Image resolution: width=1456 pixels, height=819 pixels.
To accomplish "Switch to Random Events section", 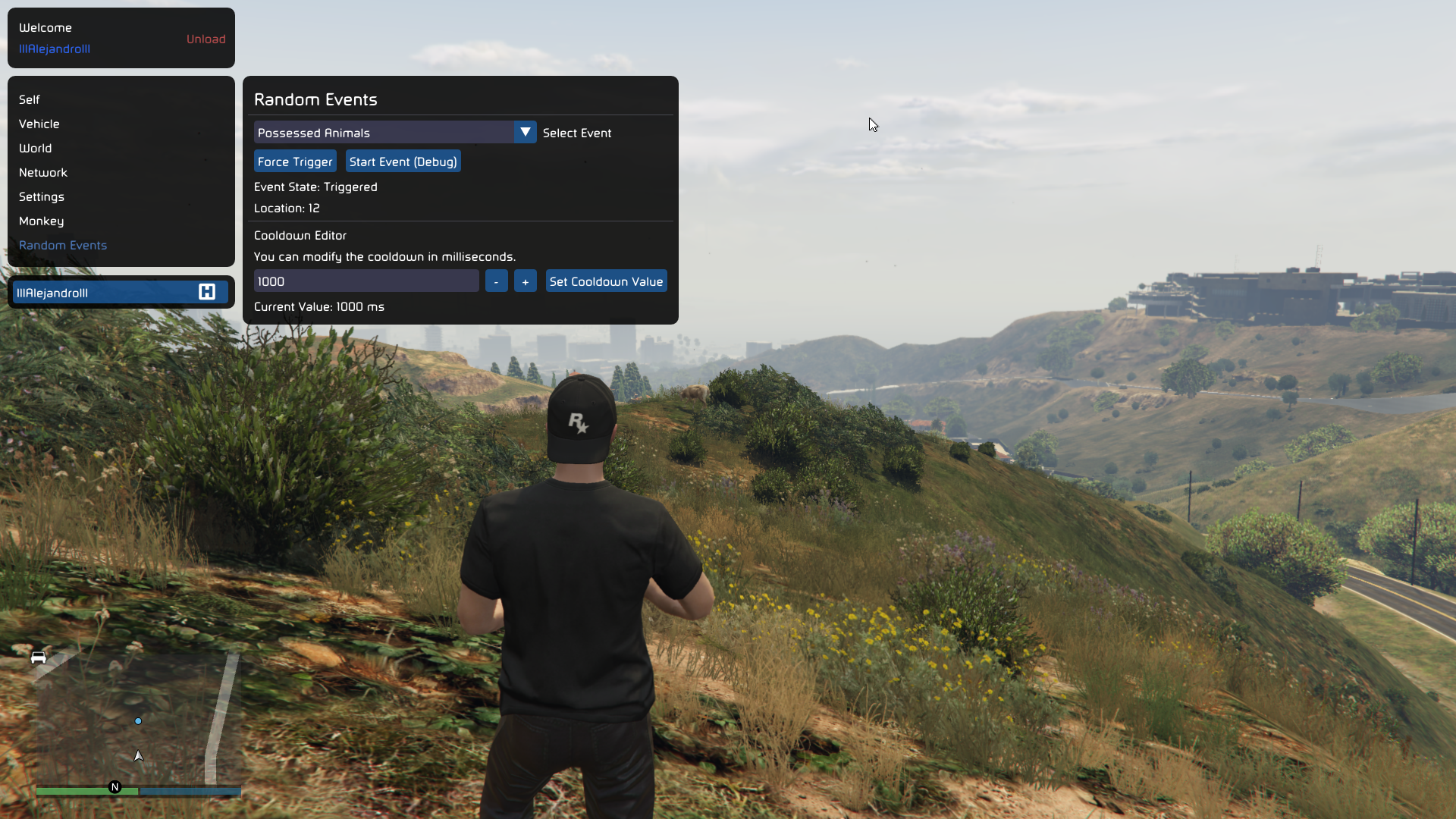I will coord(63,245).
